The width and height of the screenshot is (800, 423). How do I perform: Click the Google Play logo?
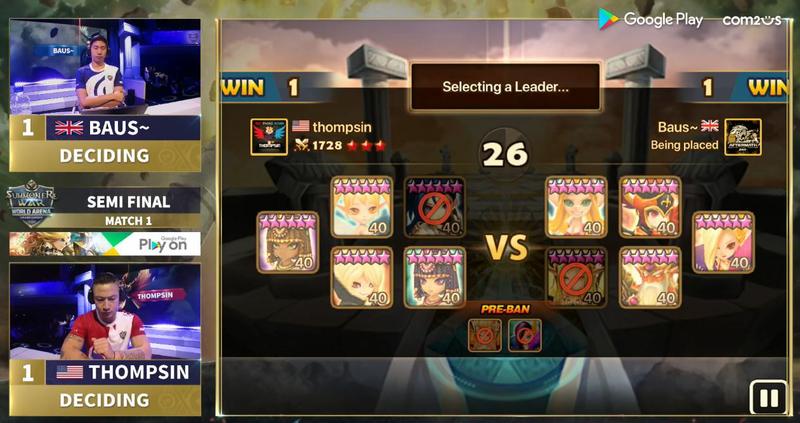pos(651,19)
